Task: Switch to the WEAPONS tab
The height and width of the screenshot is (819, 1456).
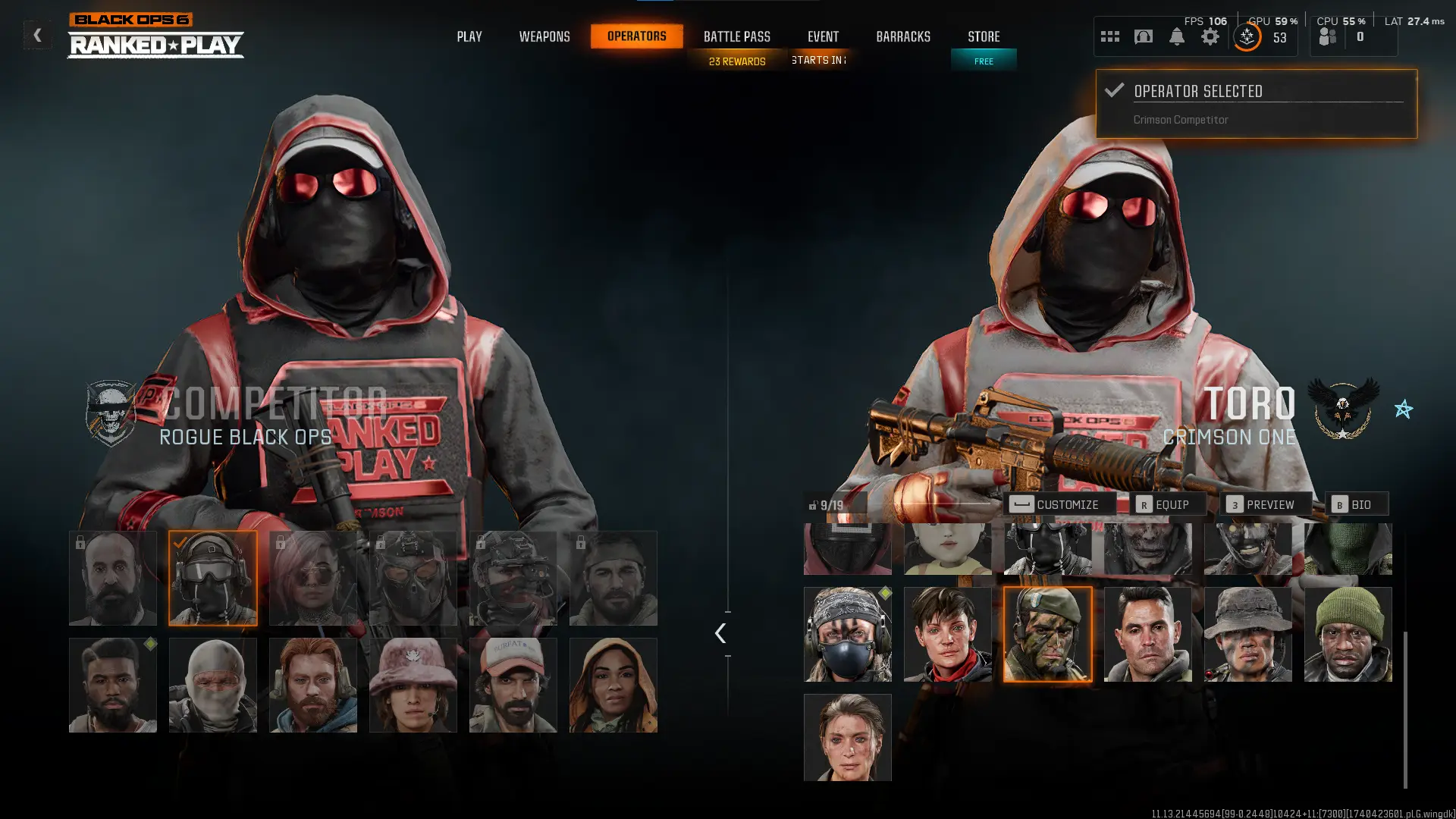Action: coord(544,36)
